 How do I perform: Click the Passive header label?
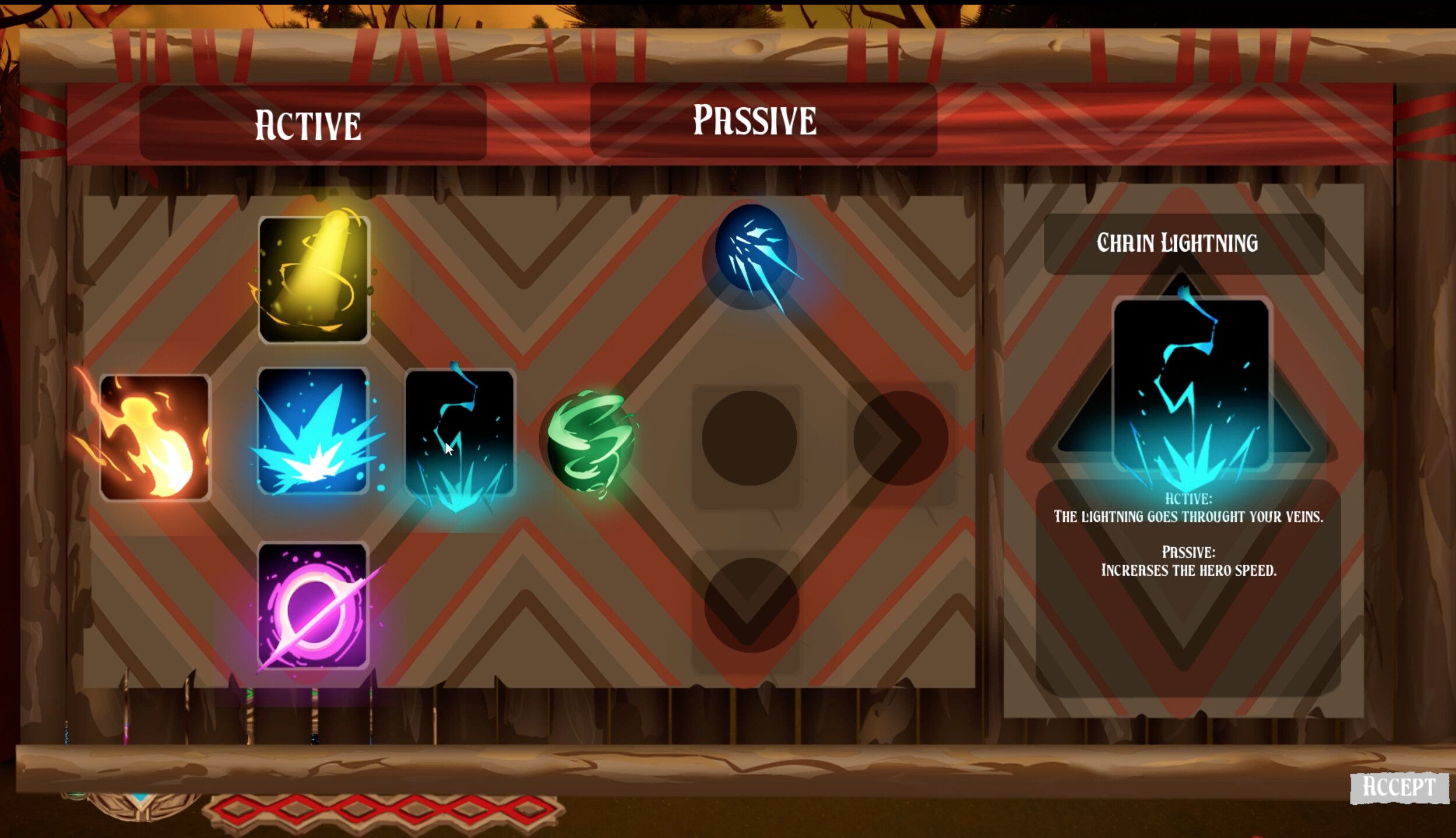pos(755,121)
